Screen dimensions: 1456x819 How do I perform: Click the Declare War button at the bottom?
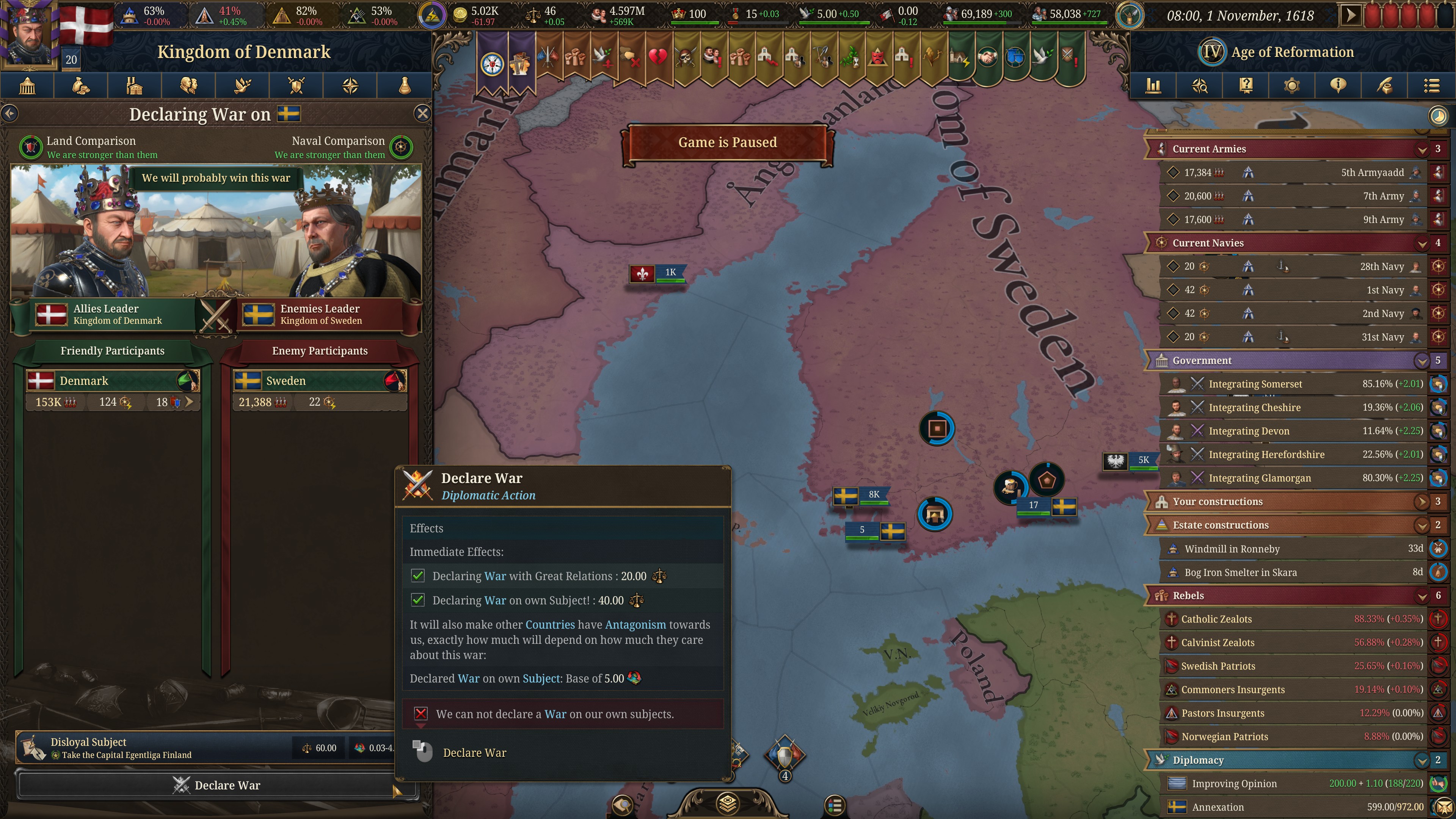pyautogui.click(x=217, y=785)
